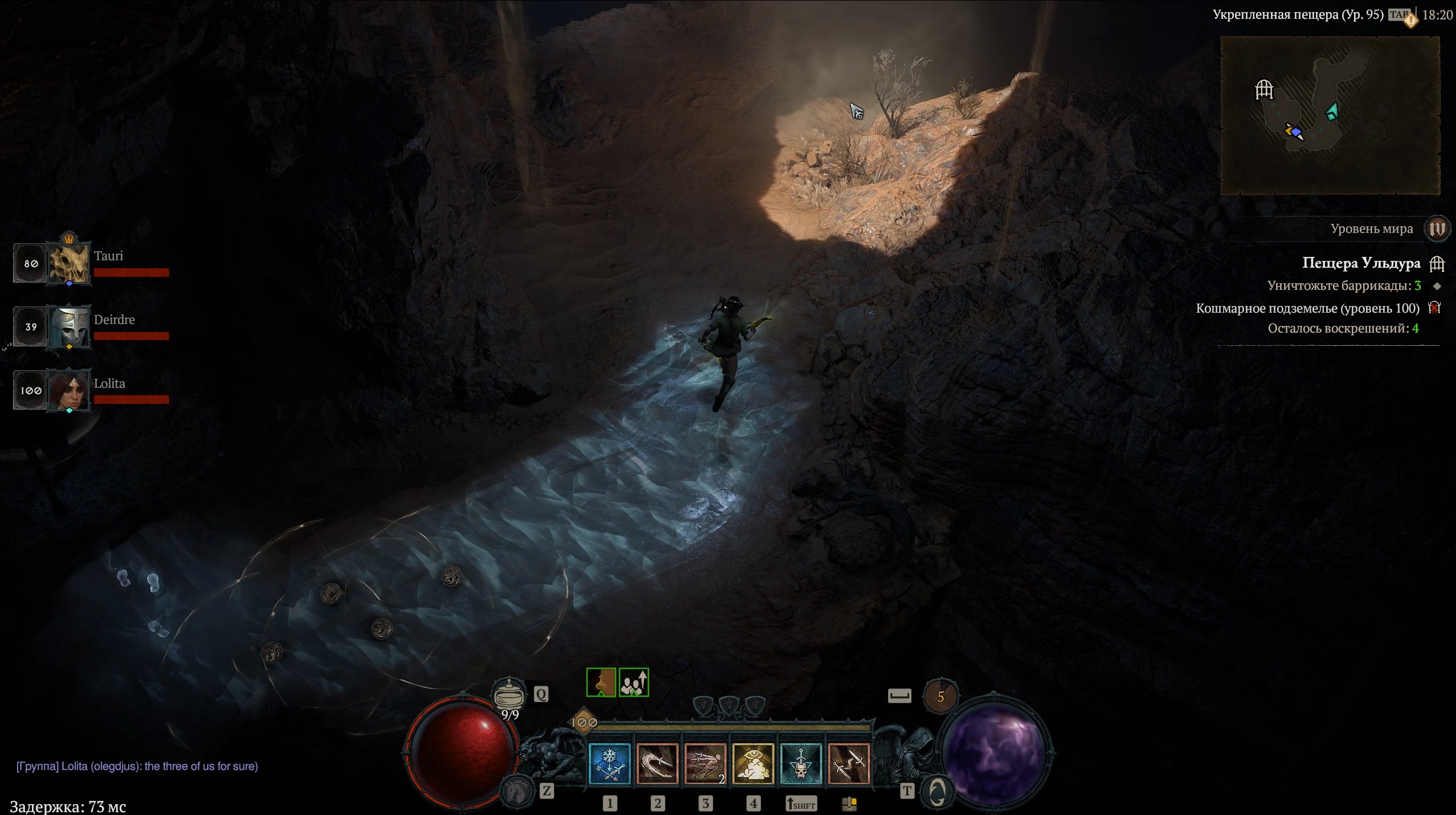Activate the golden eye and smoke skill
Viewport: 1456px width, 815px height.
(753, 764)
